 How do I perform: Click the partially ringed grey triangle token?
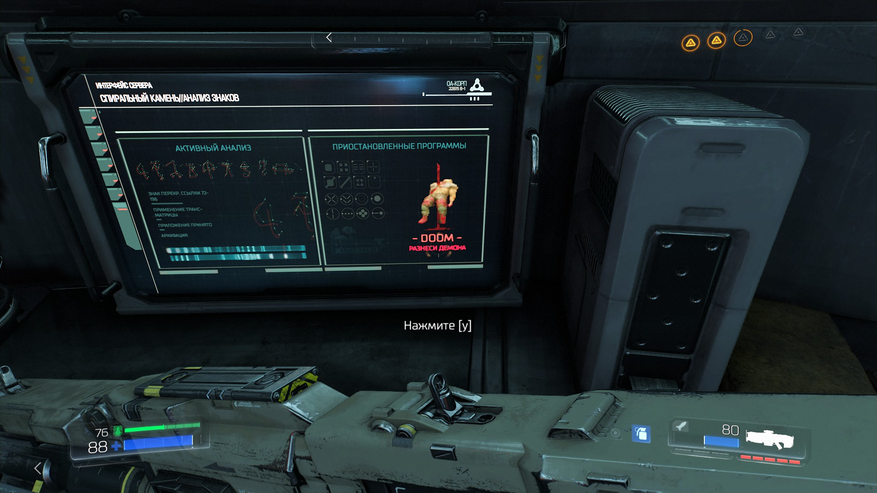point(742,38)
